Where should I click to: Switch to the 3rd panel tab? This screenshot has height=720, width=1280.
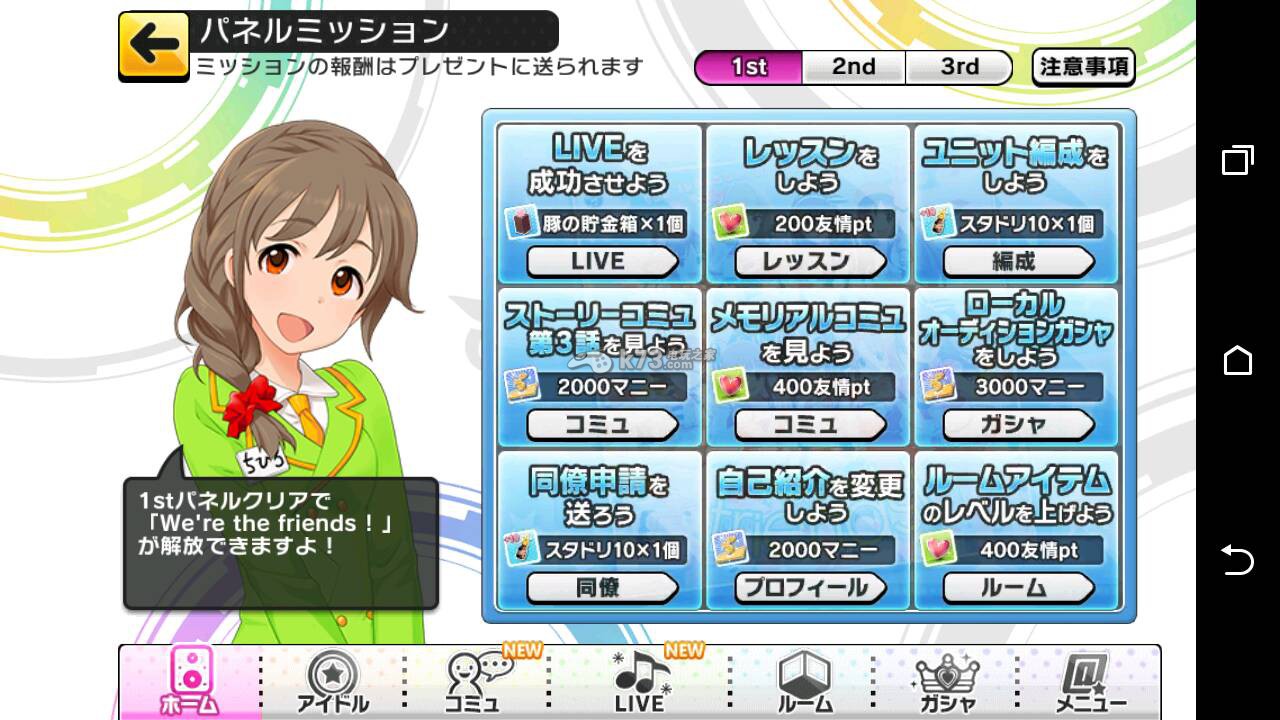click(959, 67)
